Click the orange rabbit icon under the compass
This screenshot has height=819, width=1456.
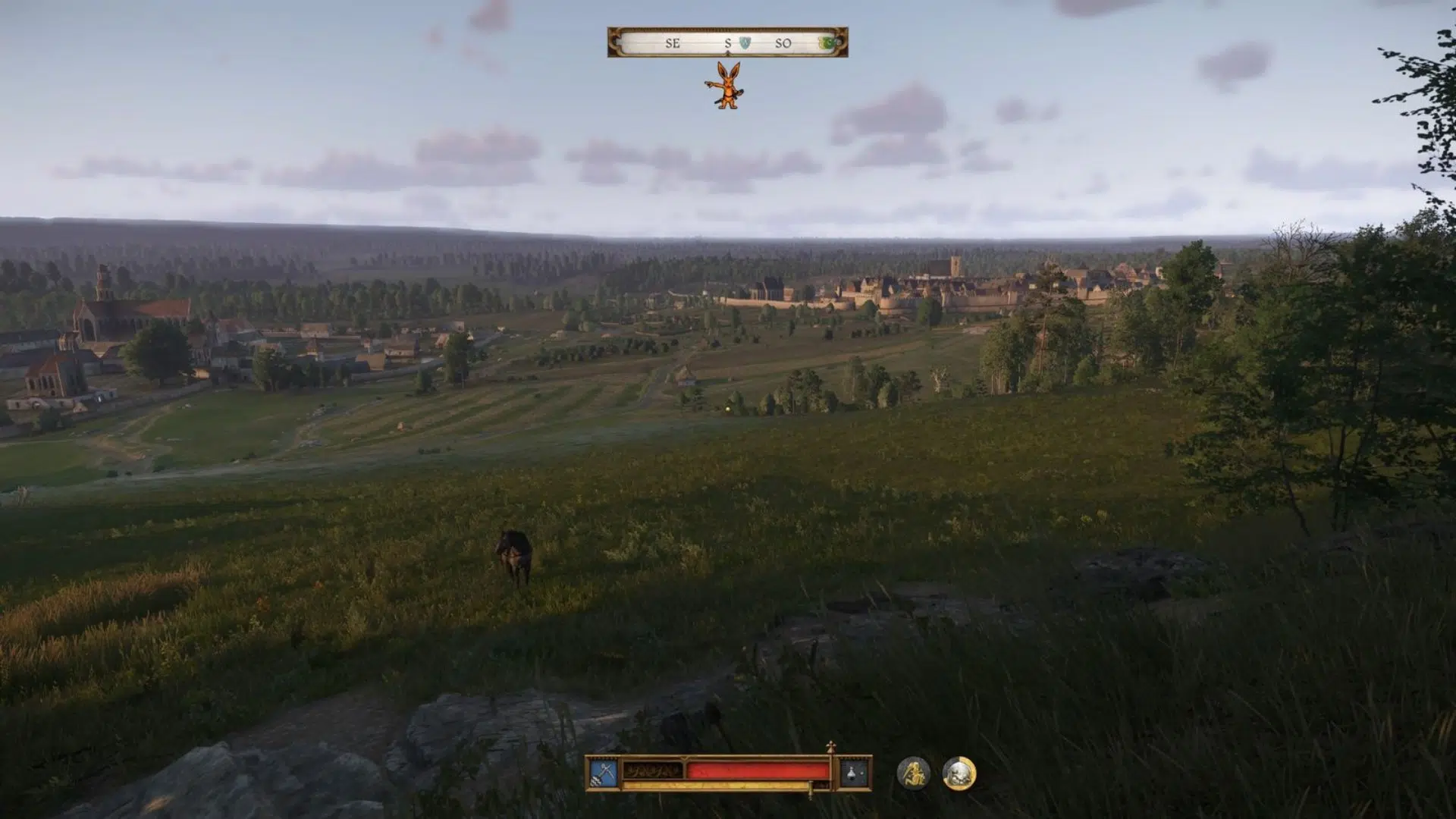click(x=727, y=85)
